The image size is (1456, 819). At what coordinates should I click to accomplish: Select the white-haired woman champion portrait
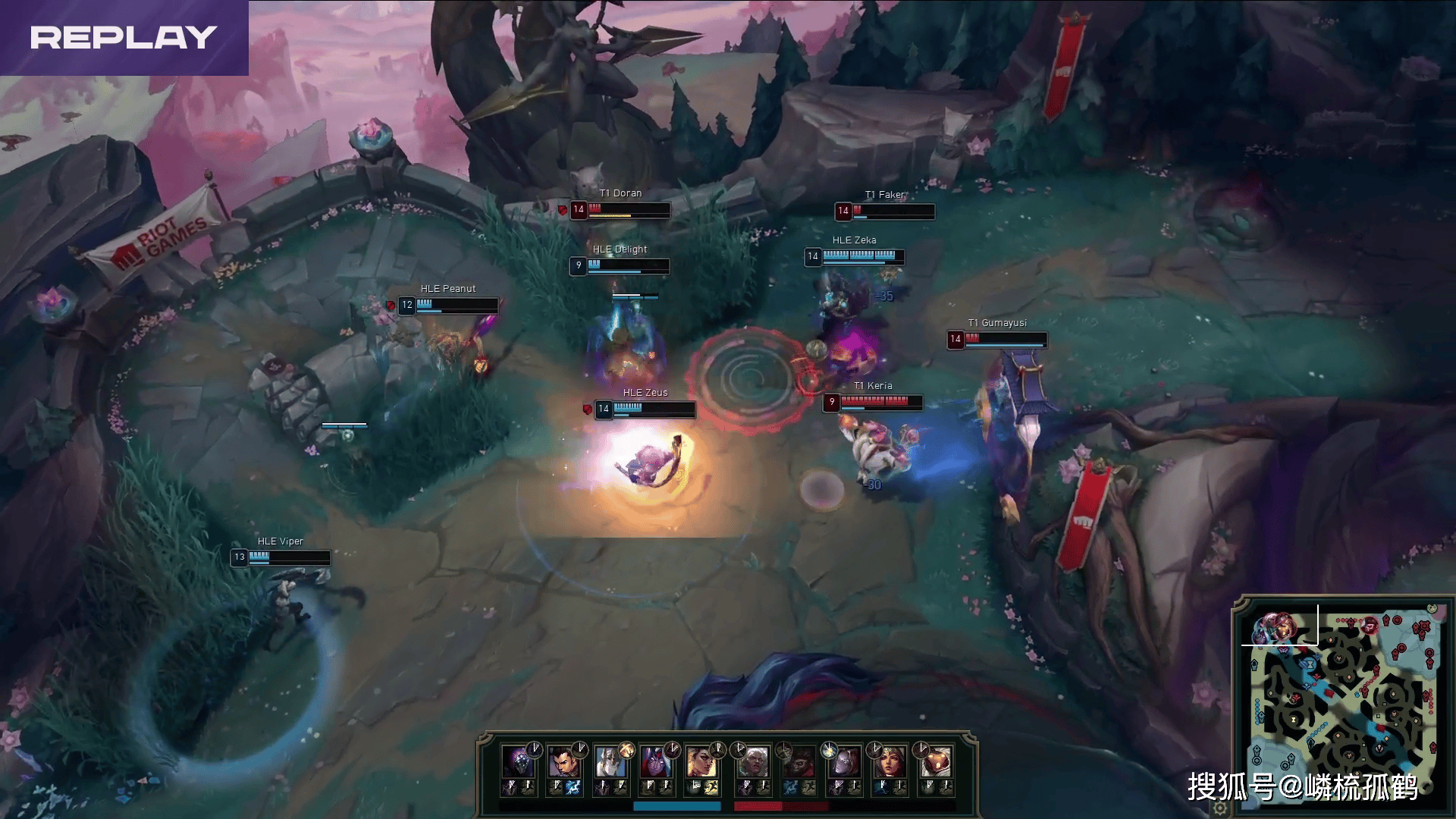[753, 761]
